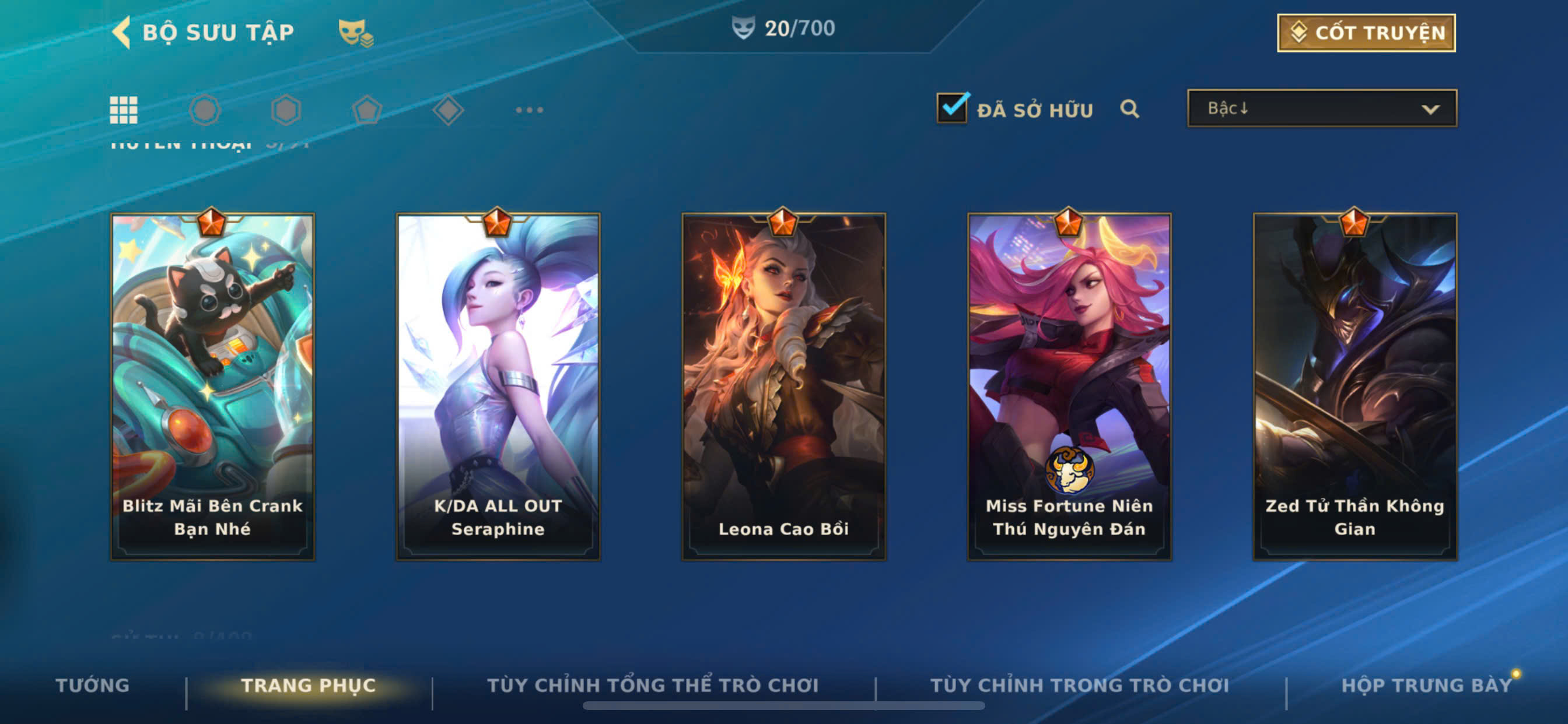The height and width of the screenshot is (724, 1568).
Task: Select the Leona Cao Bồi skin card
Action: (x=783, y=386)
